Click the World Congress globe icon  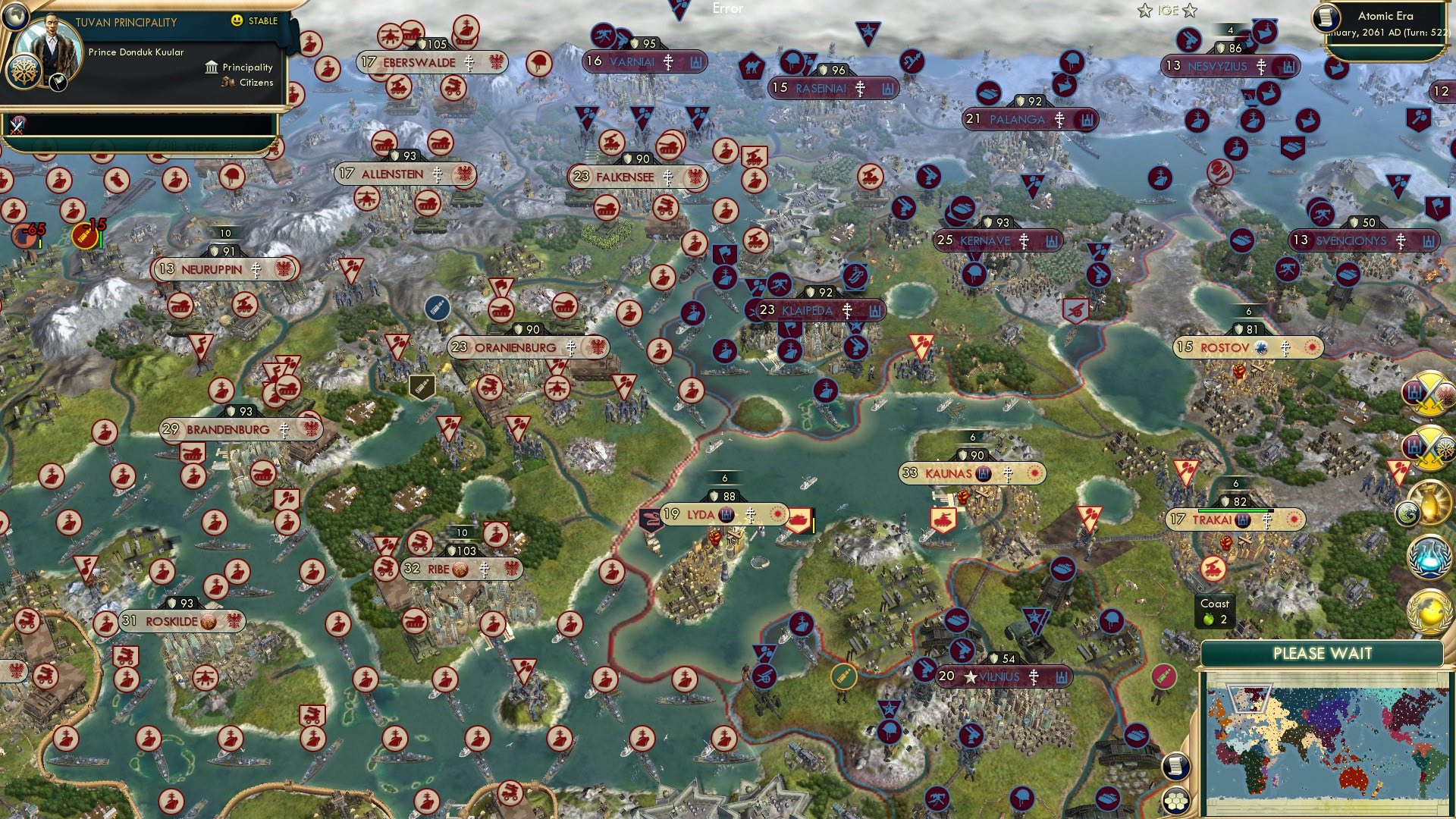tap(1428, 610)
